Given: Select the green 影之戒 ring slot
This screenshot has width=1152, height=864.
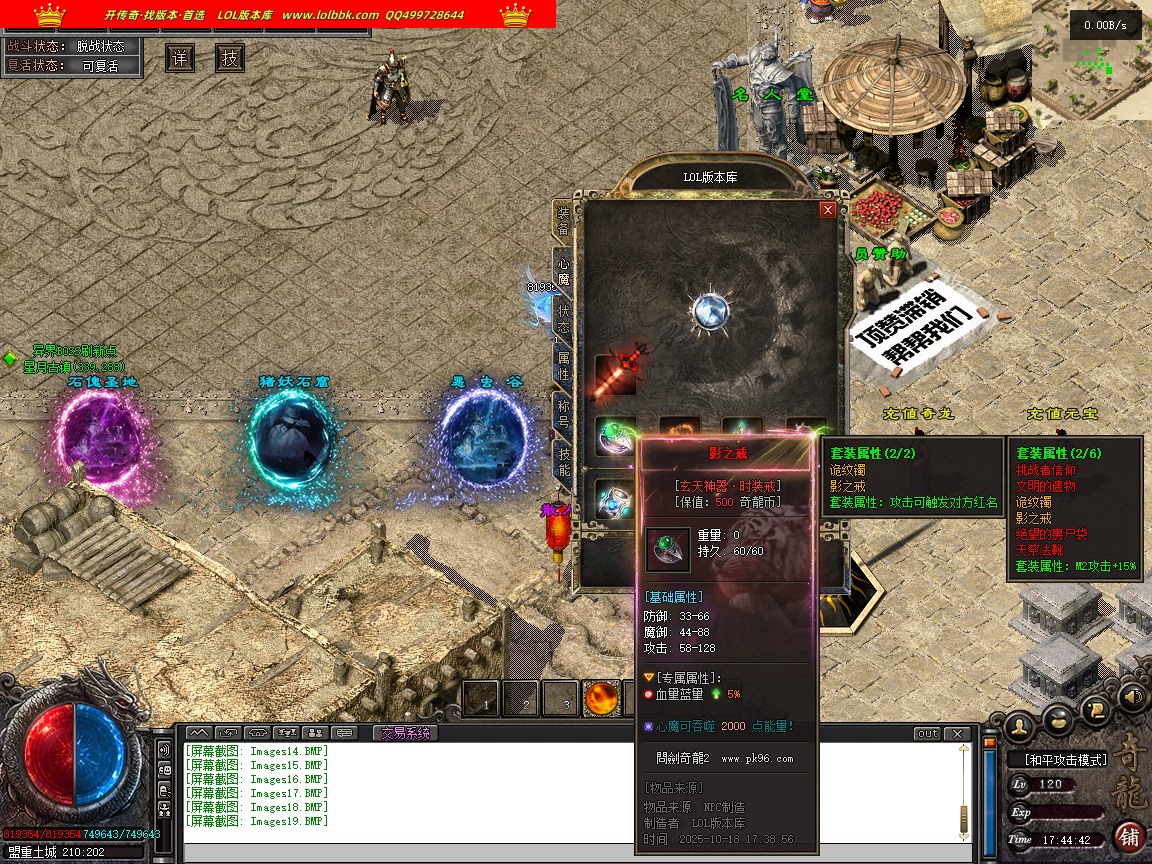Looking at the screenshot, I should click(x=614, y=433).
